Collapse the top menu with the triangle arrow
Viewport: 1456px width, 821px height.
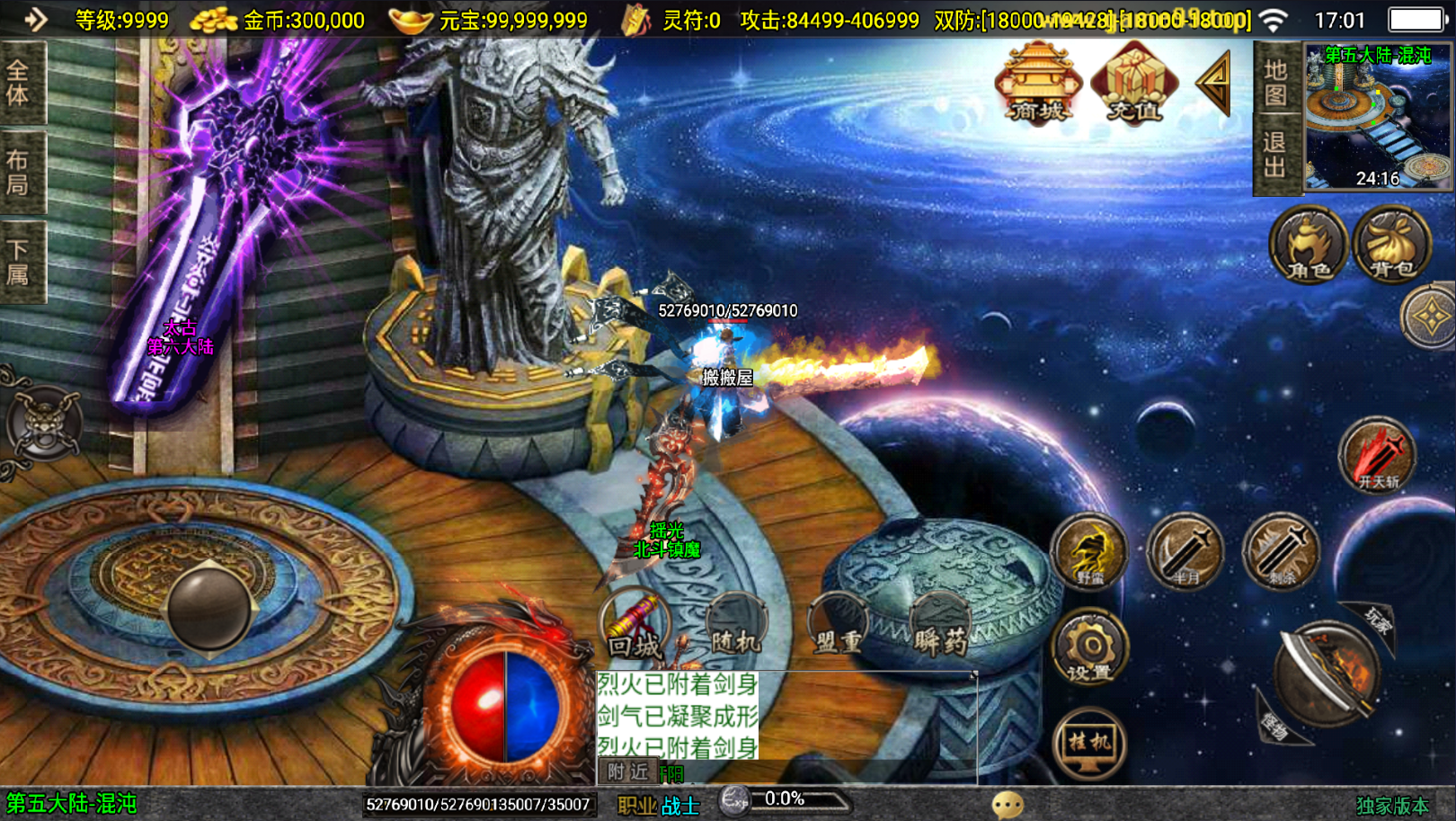[1214, 83]
